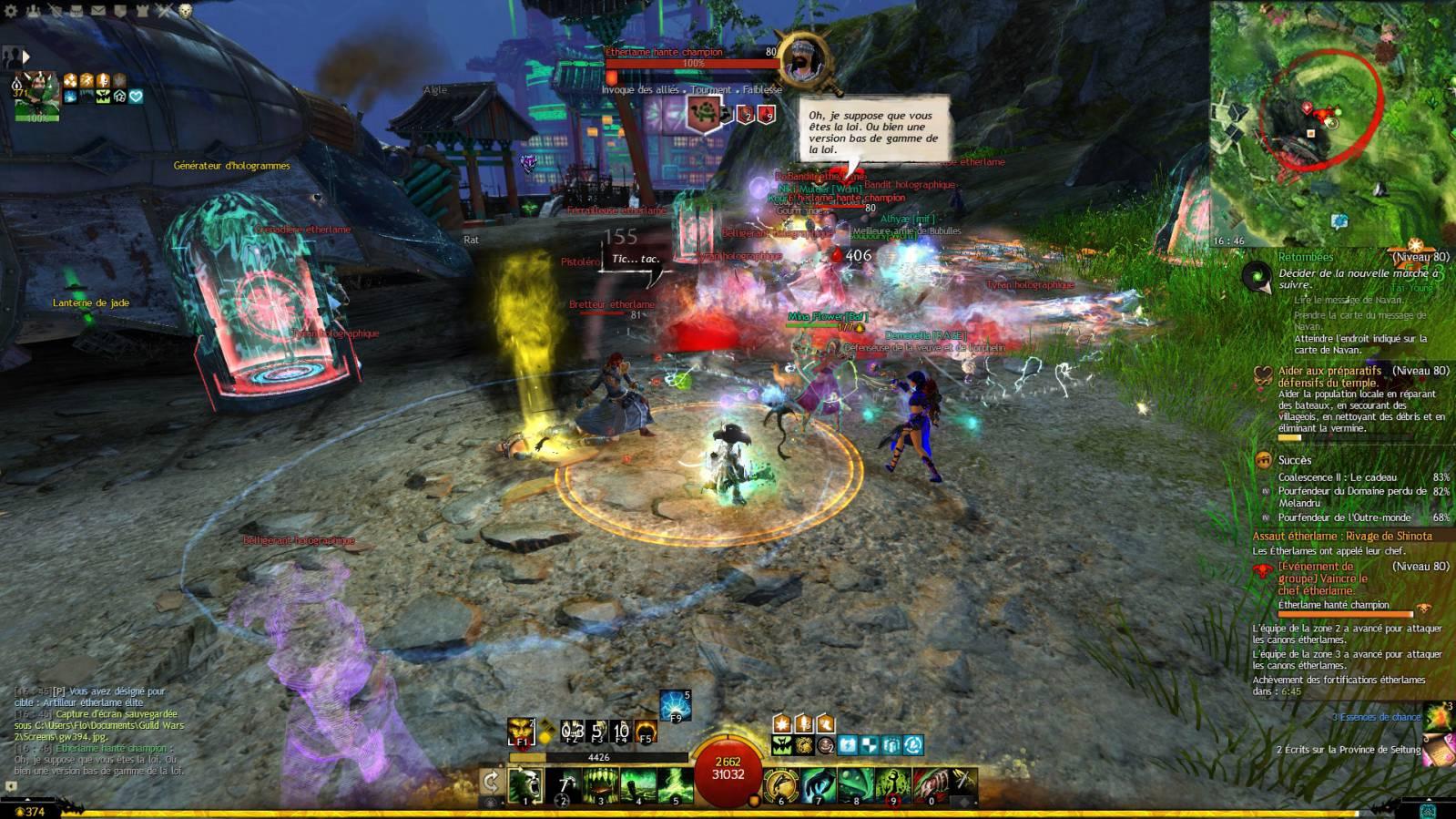Click the world minimap
The image size is (1456, 819).
click(1331, 124)
